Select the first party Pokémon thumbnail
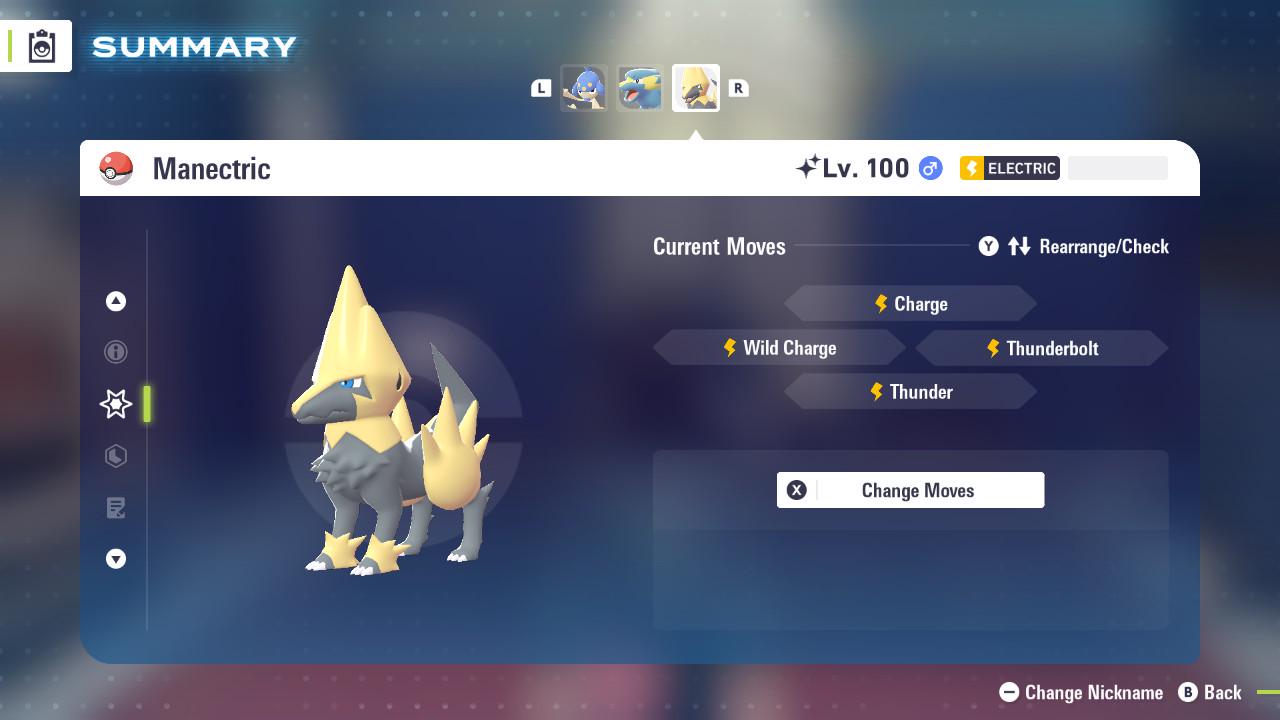1280x720 pixels. pos(585,88)
